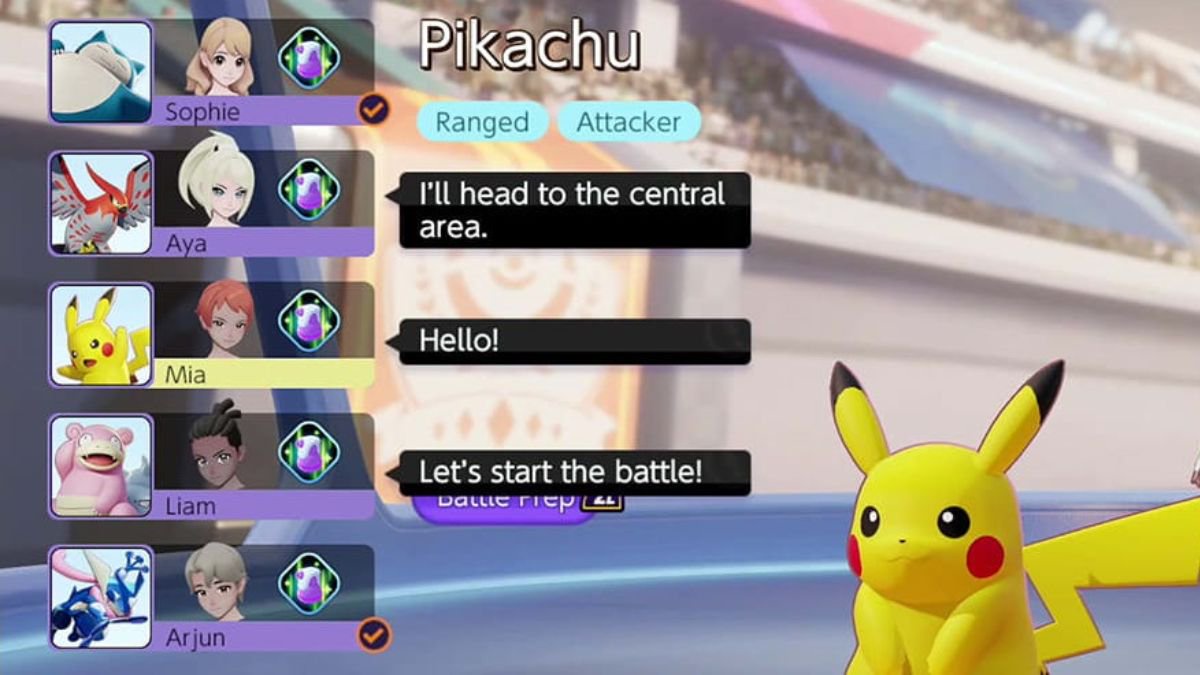Click Mia's Pikachu portrait
This screenshot has height=675, width=1200.
tap(101, 334)
